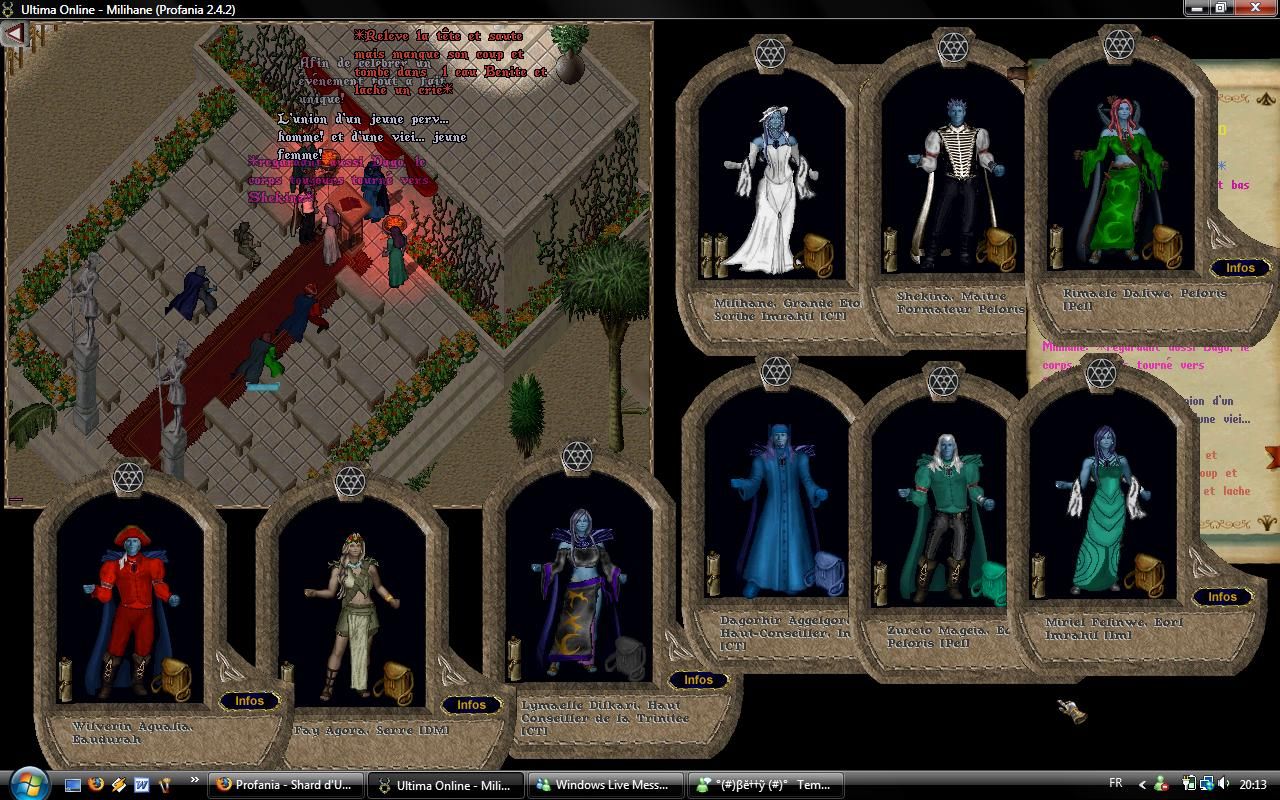Viewport: 1280px width, 800px height.
Task: Open Dagorhir's blue backpack
Action: 827,574
